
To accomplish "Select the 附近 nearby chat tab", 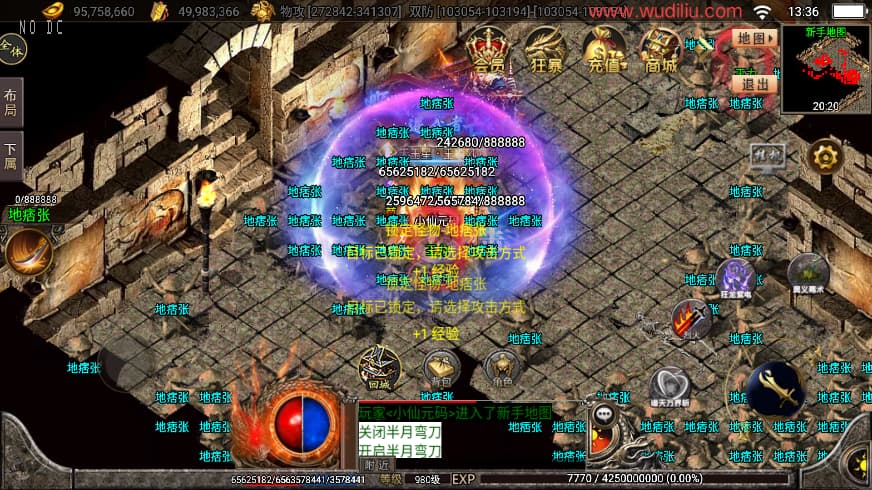I will point(376,464).
